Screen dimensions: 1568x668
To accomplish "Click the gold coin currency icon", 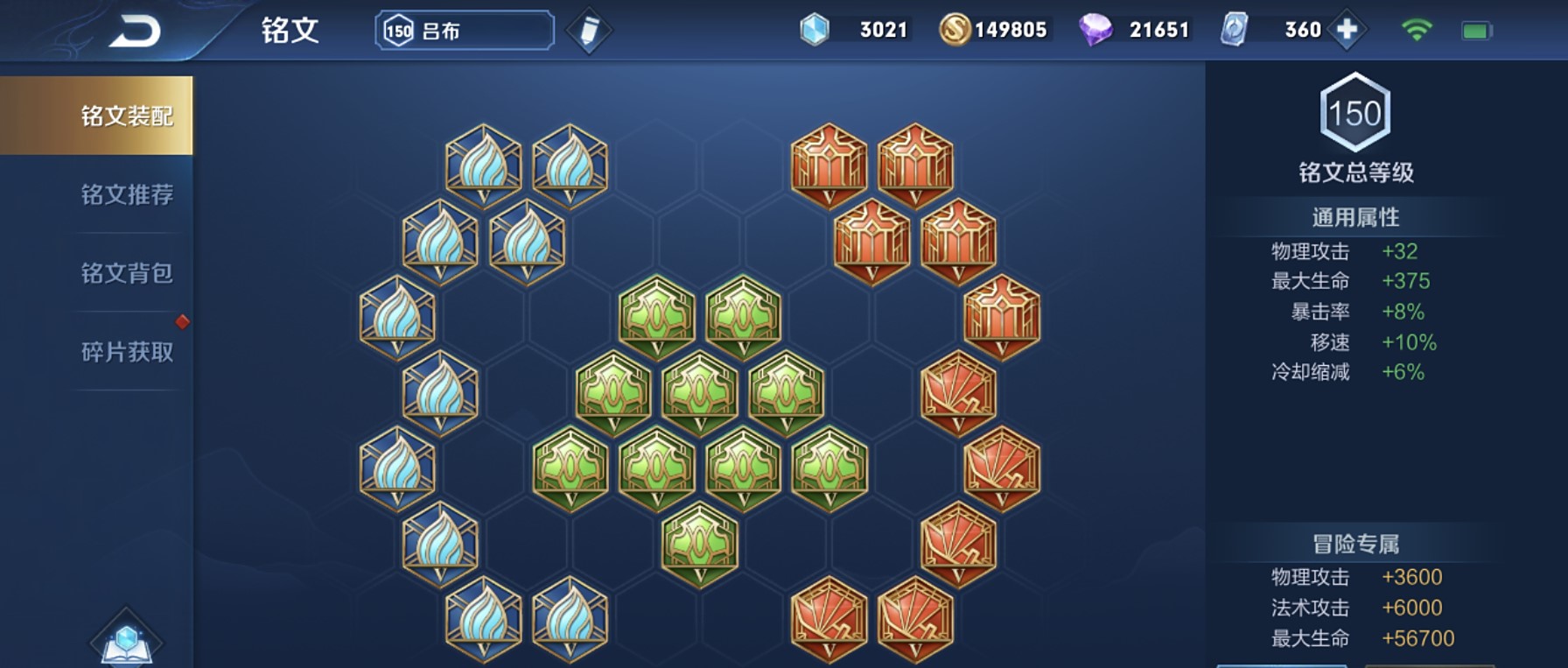I will [x=955, y=30].
